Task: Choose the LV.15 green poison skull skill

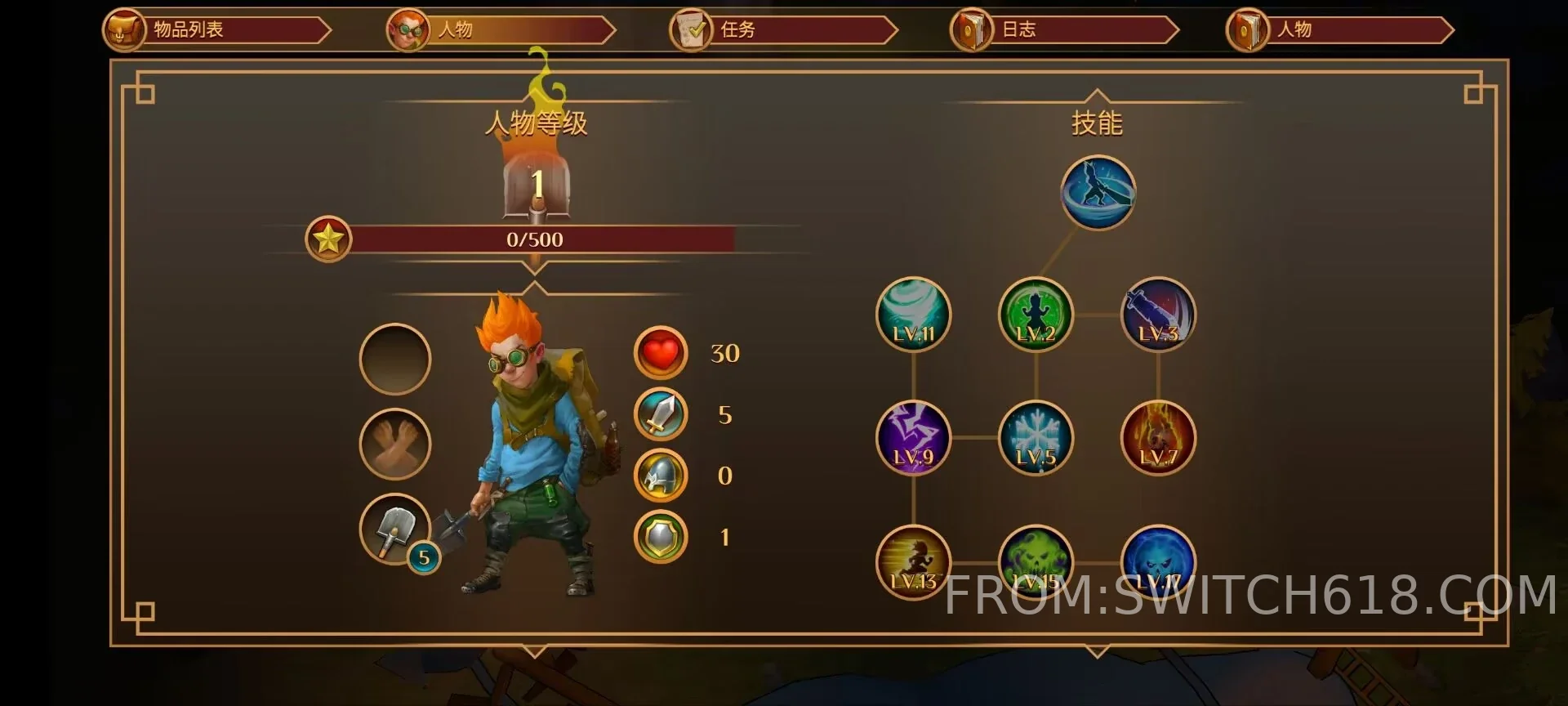Action: 1036,561
